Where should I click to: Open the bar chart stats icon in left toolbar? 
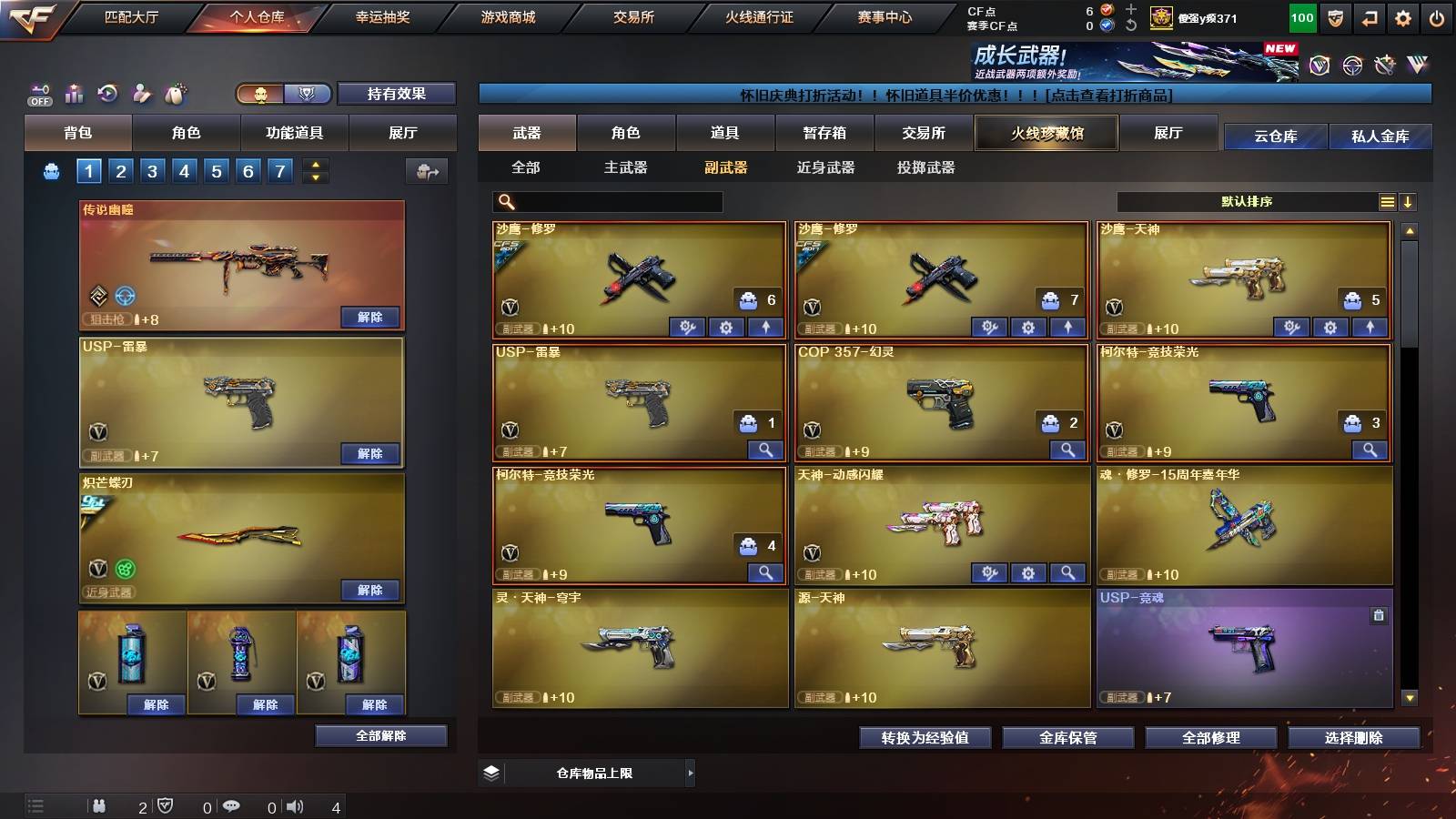pos(76,92)
